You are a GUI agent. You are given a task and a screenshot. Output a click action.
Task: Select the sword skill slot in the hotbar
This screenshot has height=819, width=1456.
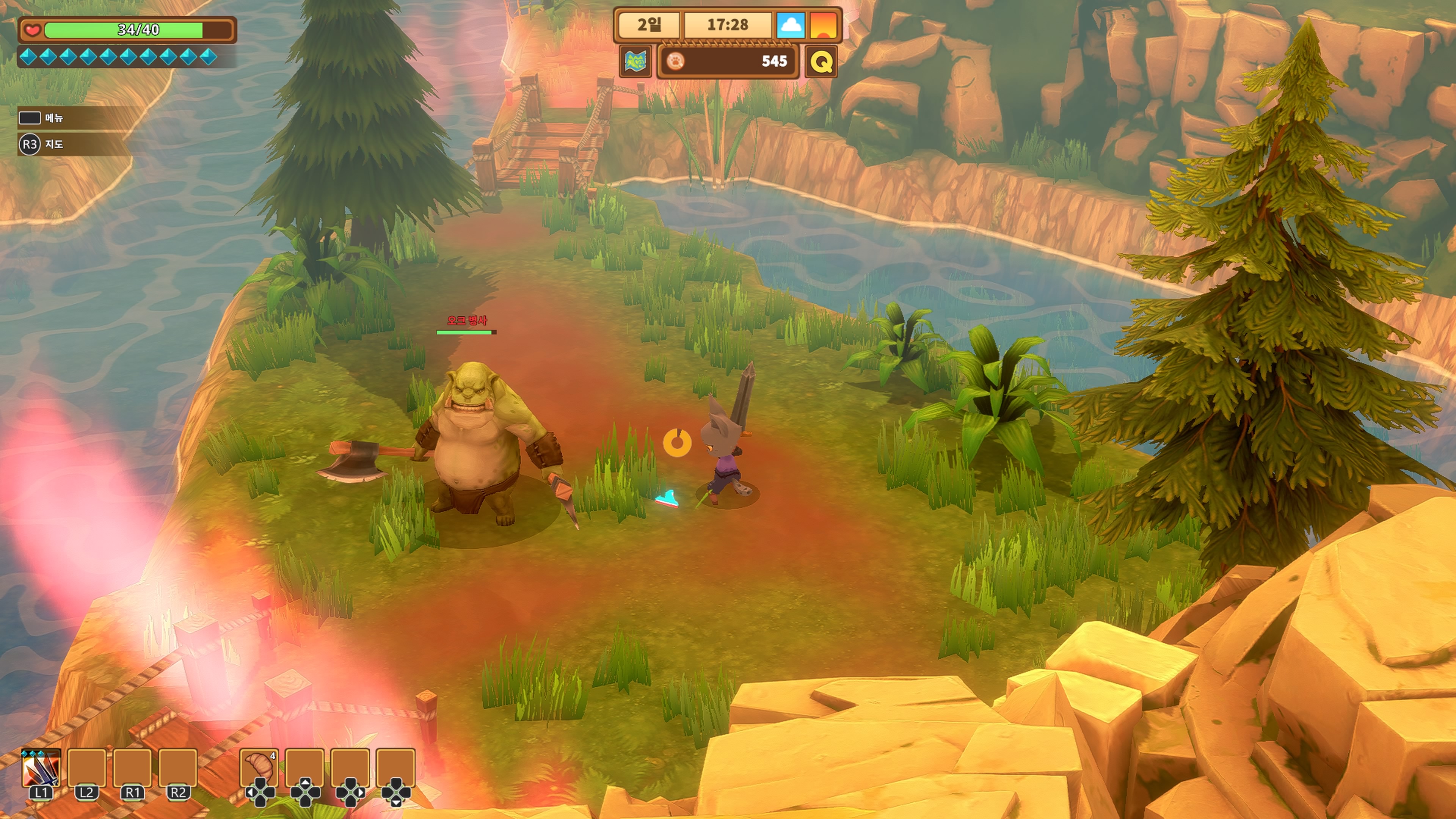(x=41, y=768)
